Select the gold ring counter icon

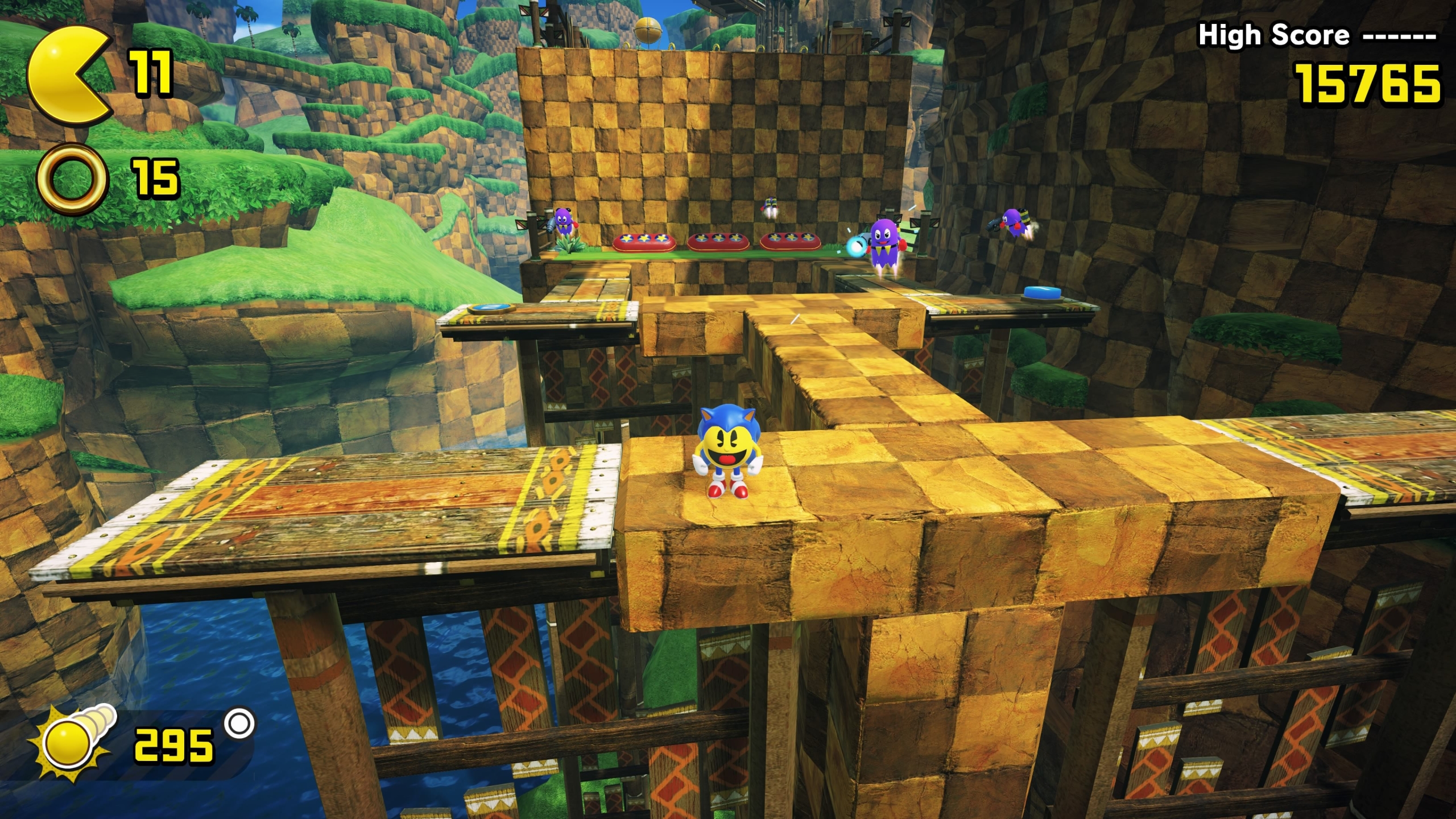click(72, 178)
